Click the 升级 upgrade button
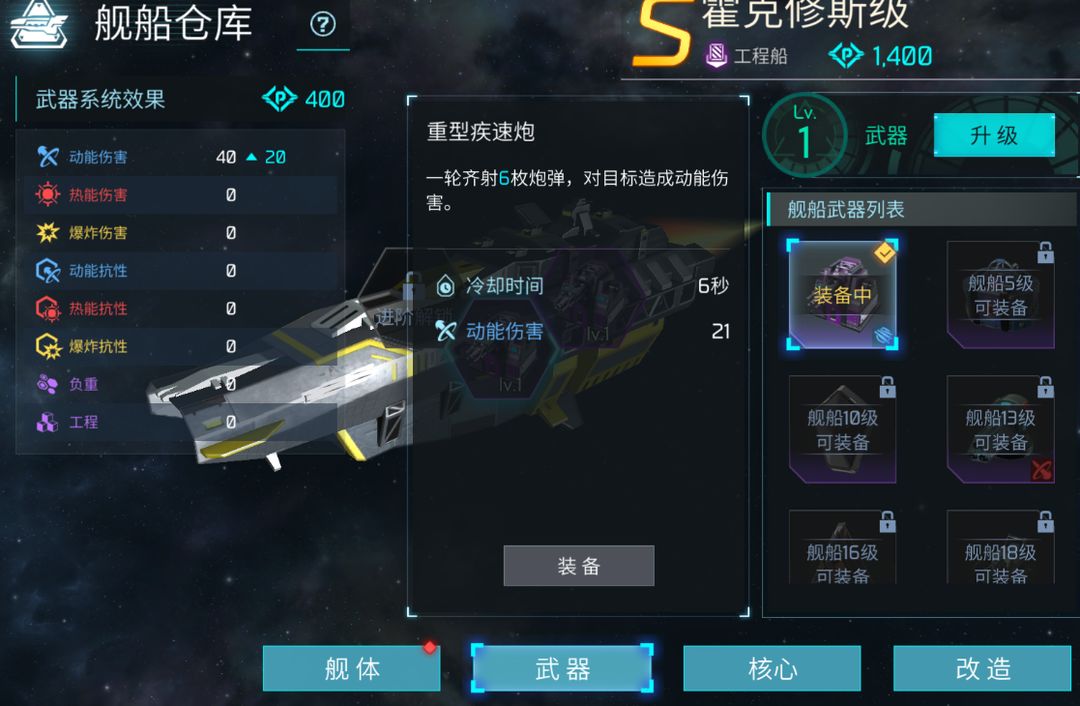1080x706 pixels. coord(993,135)
